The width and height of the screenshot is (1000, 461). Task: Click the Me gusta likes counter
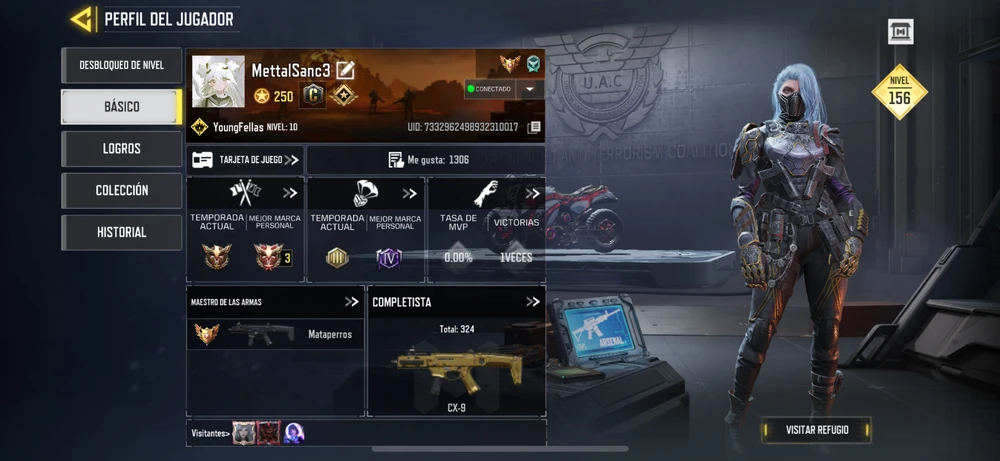pyautogui.click(x=428, y=160)
